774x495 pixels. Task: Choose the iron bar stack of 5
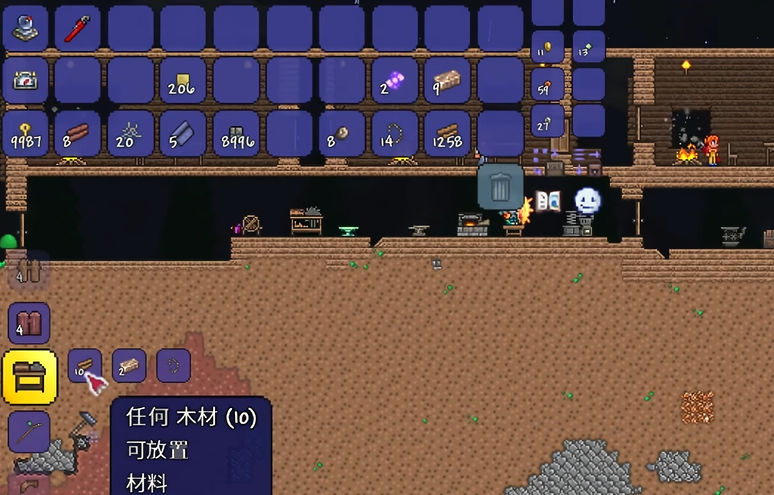(182, 133)
